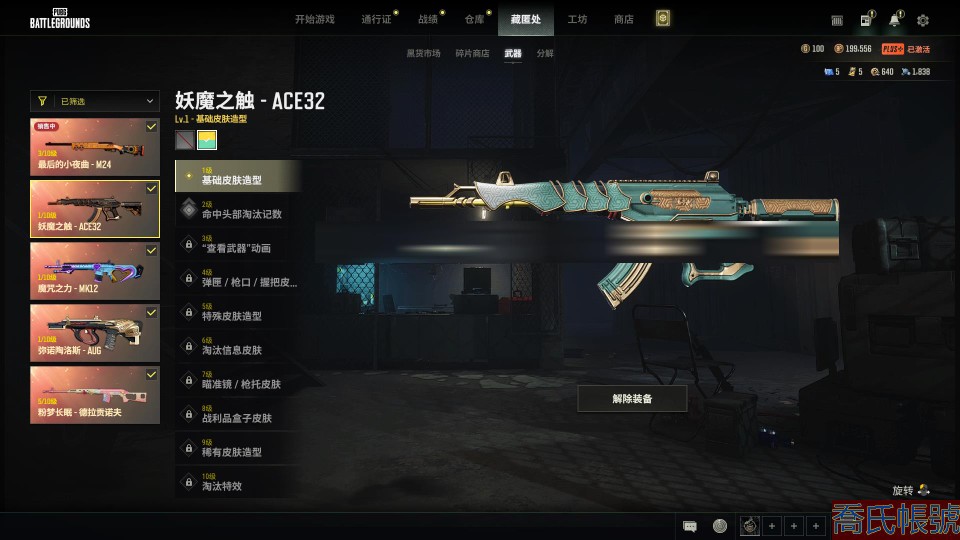Open the chat bubble icon
Image resolution: width=960 pixels, height=540 pixels.
(x=690, y=526)
